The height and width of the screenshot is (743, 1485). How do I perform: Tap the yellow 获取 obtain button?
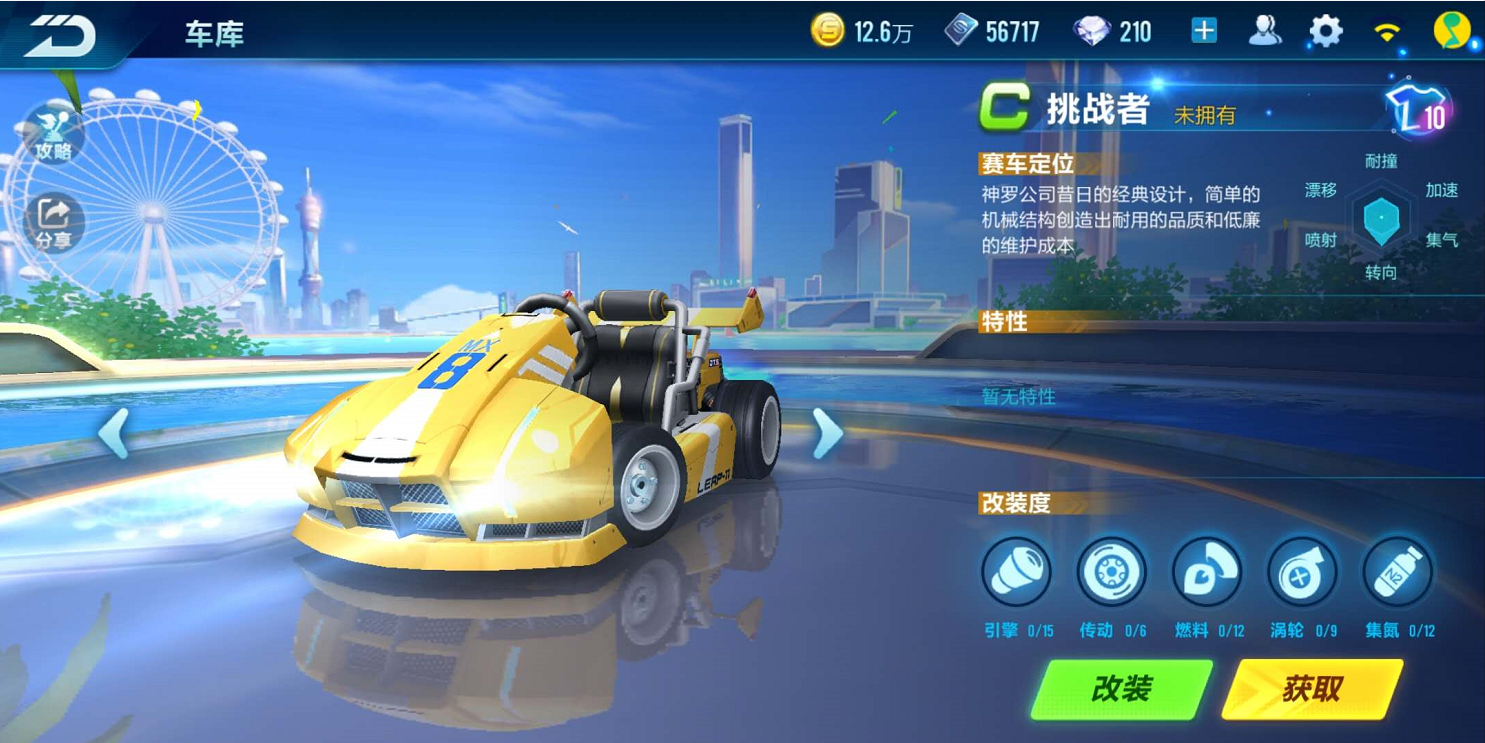pos(1312,689)
